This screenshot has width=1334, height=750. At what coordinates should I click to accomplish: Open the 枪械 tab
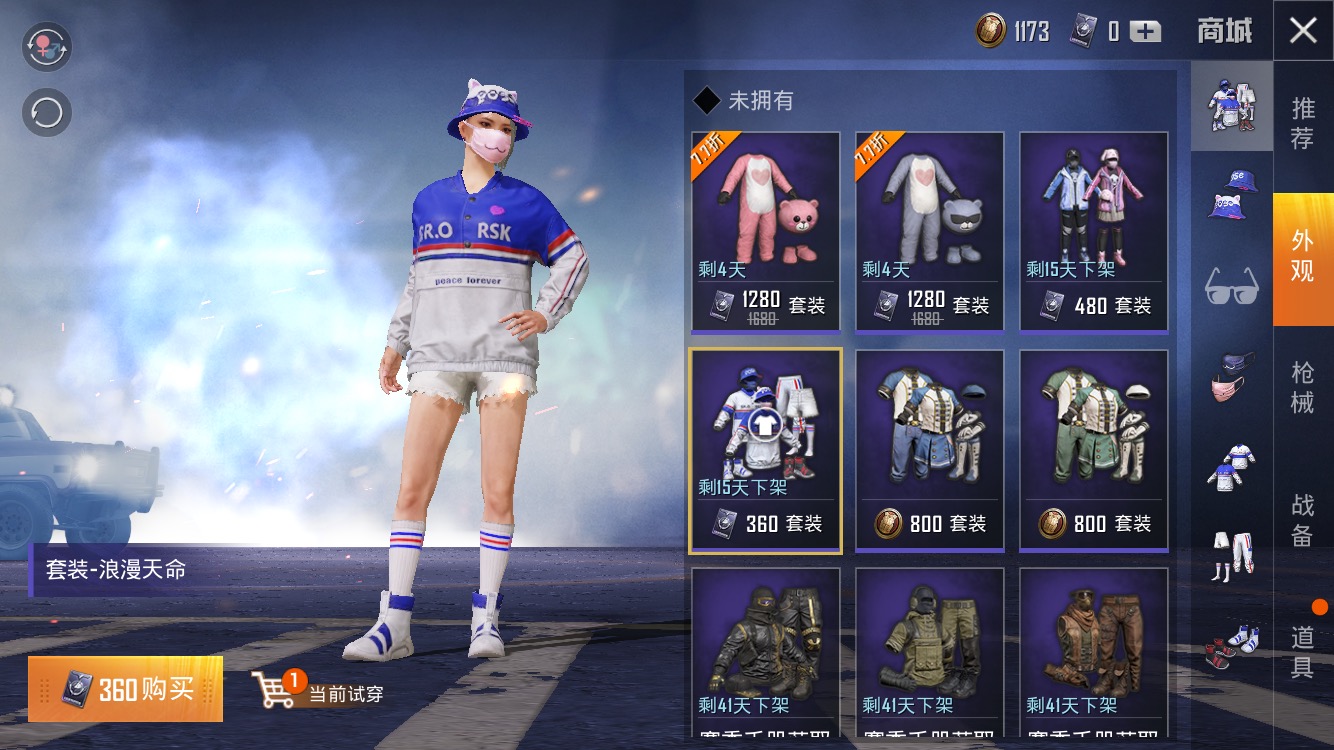[1303, 388]
